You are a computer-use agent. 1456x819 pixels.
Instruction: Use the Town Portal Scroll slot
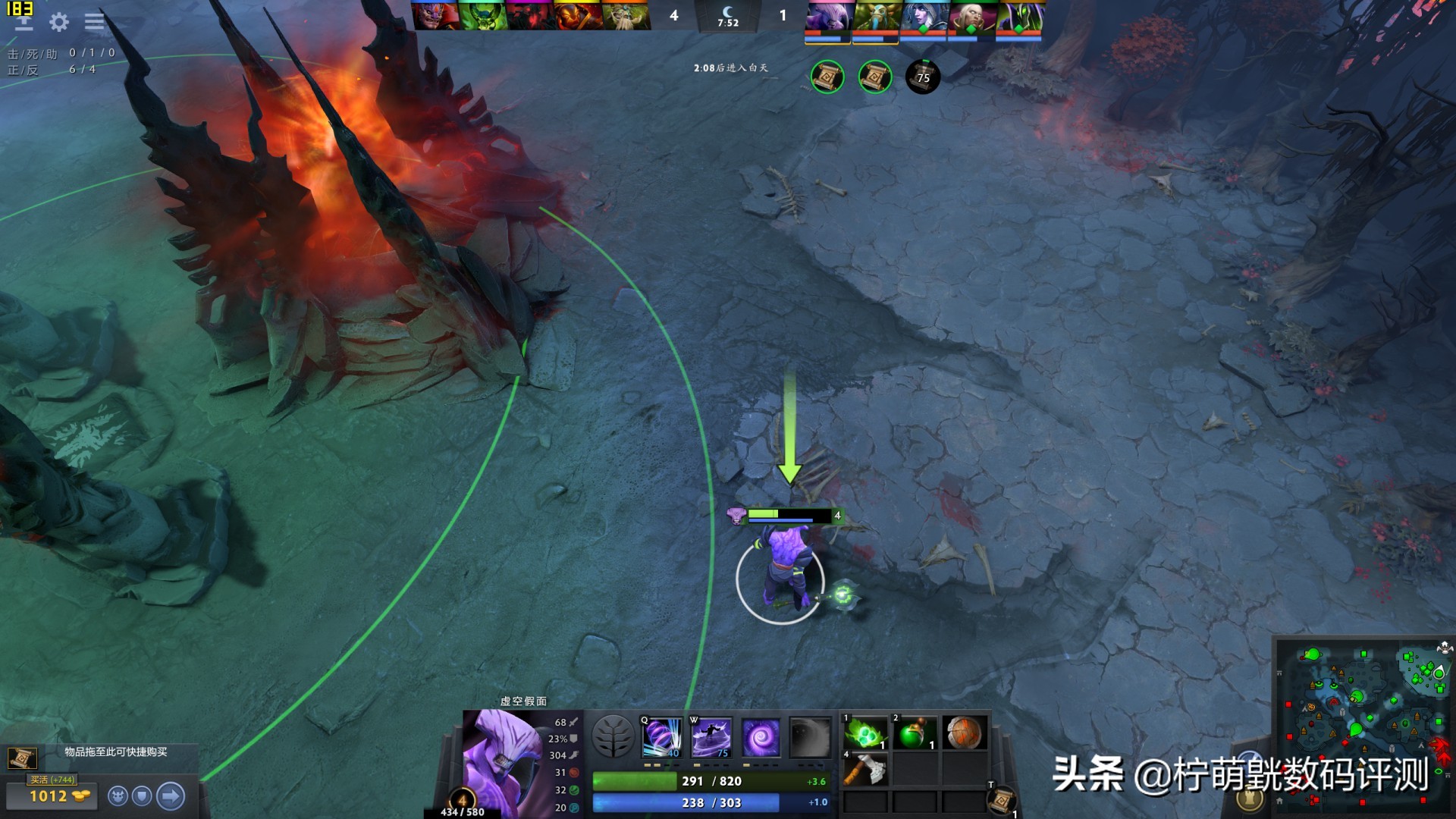[1001, 799]
